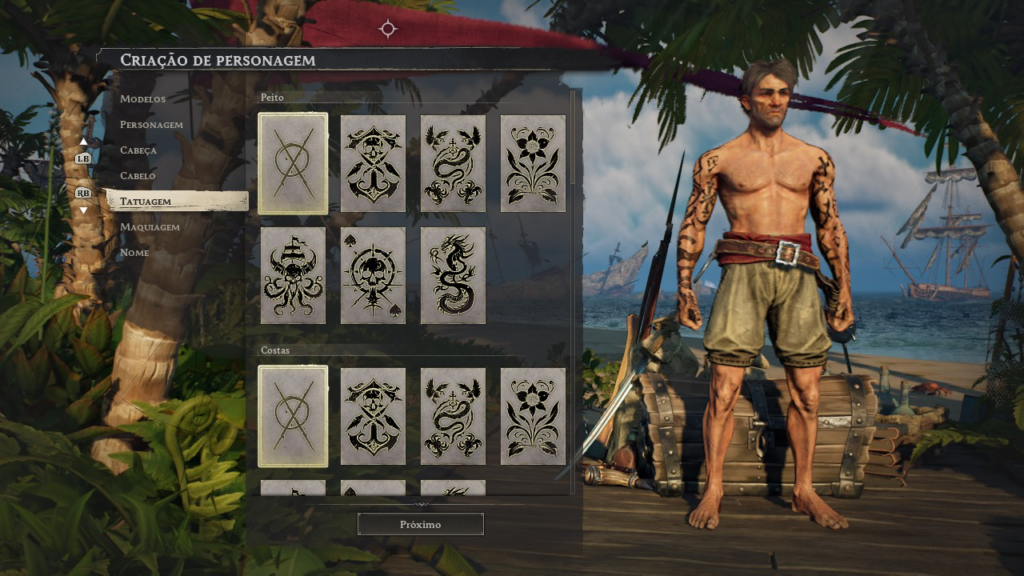Switch to the Personagem tab

click(x=151, y=125)
